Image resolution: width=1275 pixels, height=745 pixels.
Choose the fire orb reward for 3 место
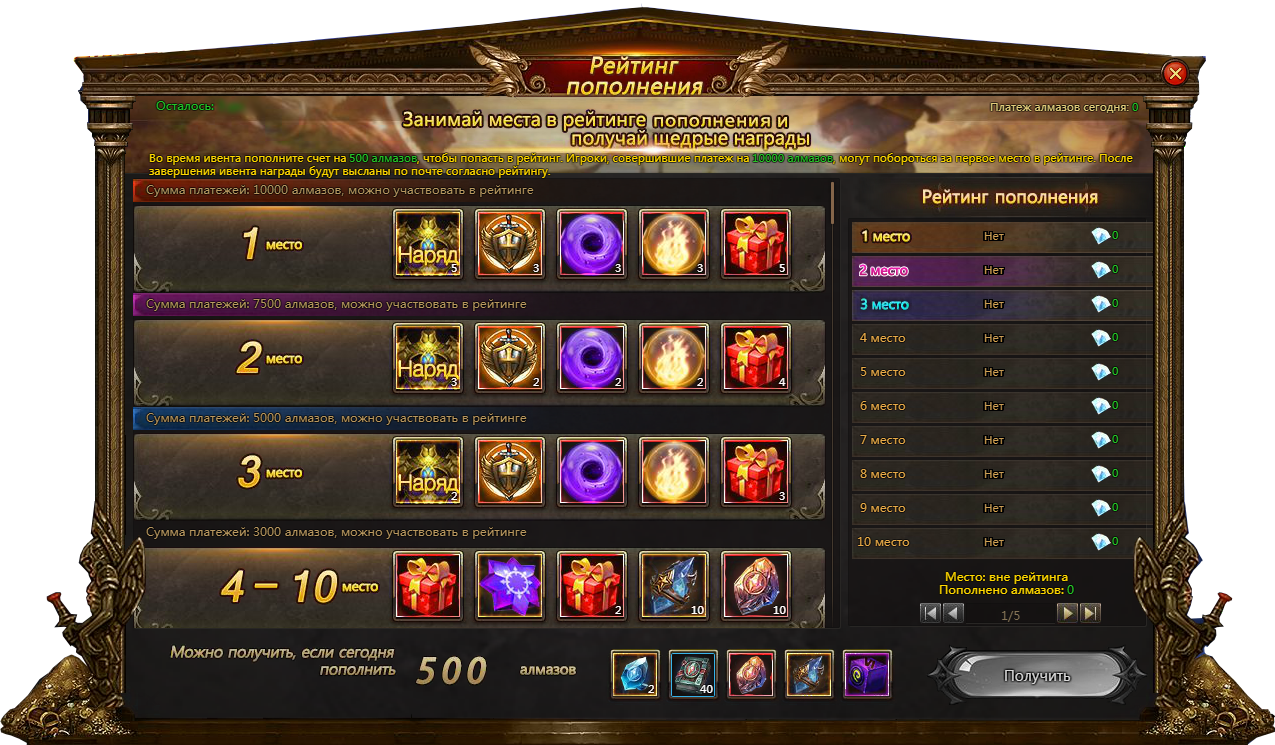click(x=674, y=471)
